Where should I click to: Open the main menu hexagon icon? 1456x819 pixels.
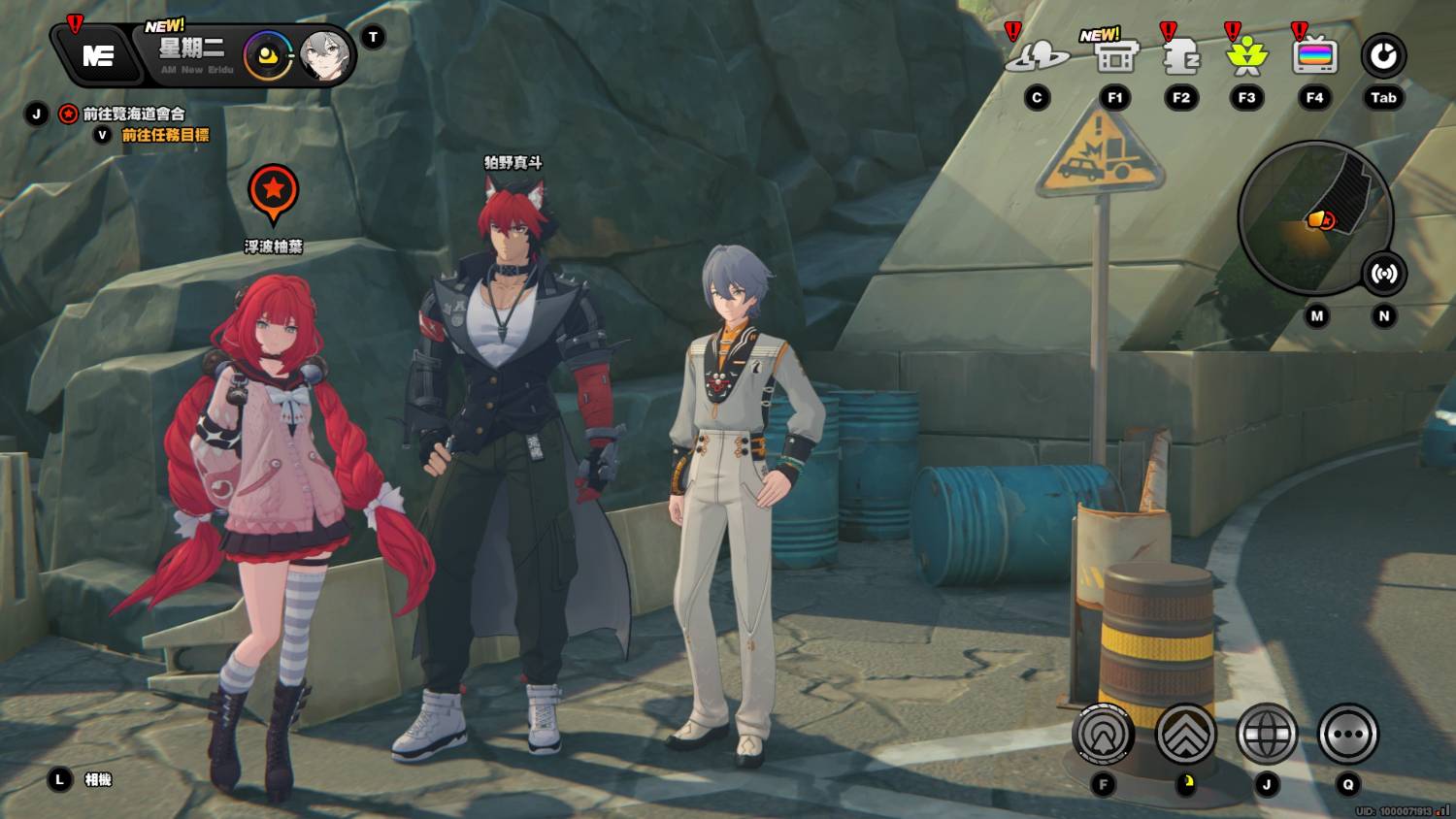click(97, 55)
